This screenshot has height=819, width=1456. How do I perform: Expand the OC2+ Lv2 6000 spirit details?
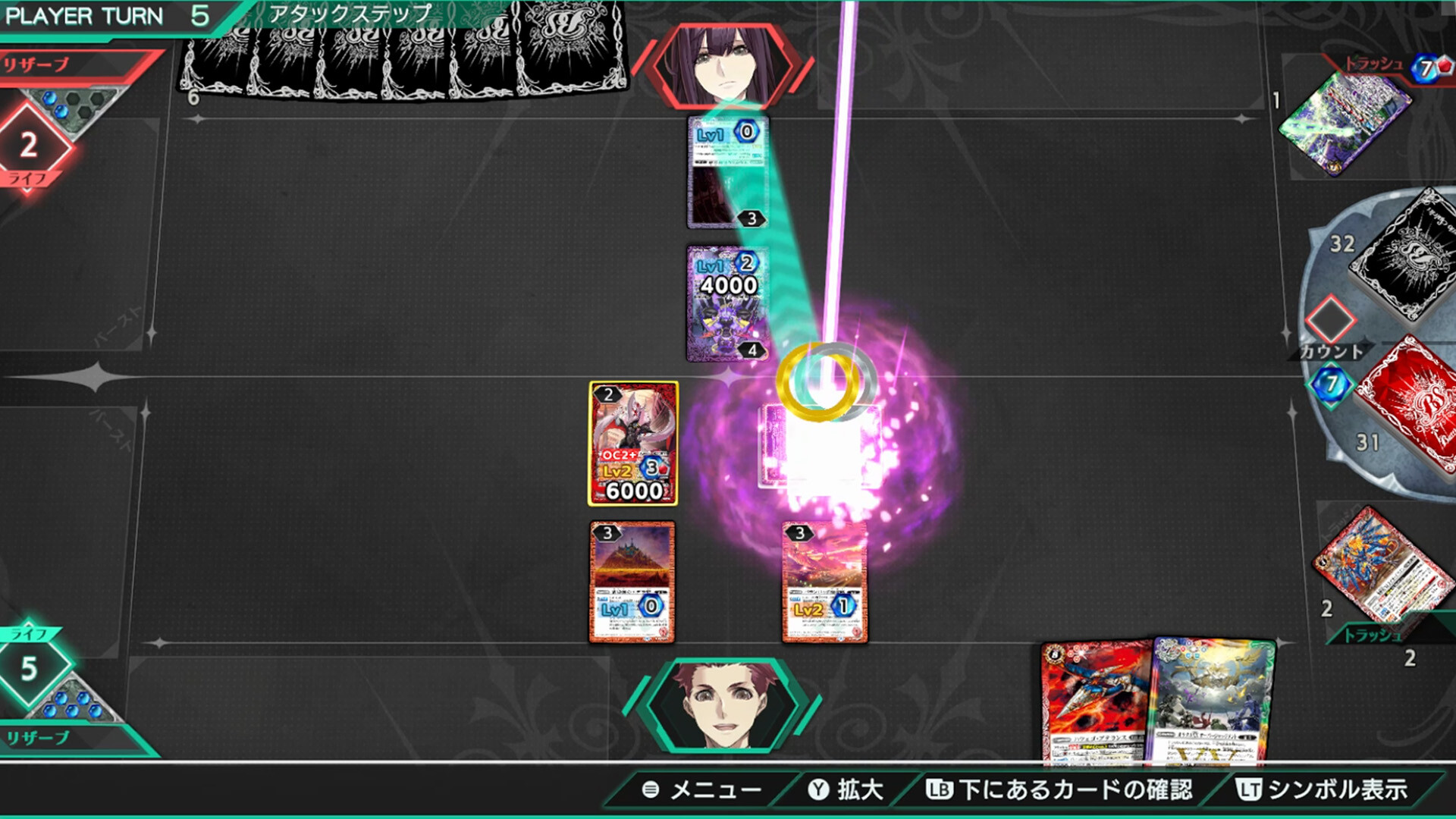pyautogui.click(x=633, y=440)
